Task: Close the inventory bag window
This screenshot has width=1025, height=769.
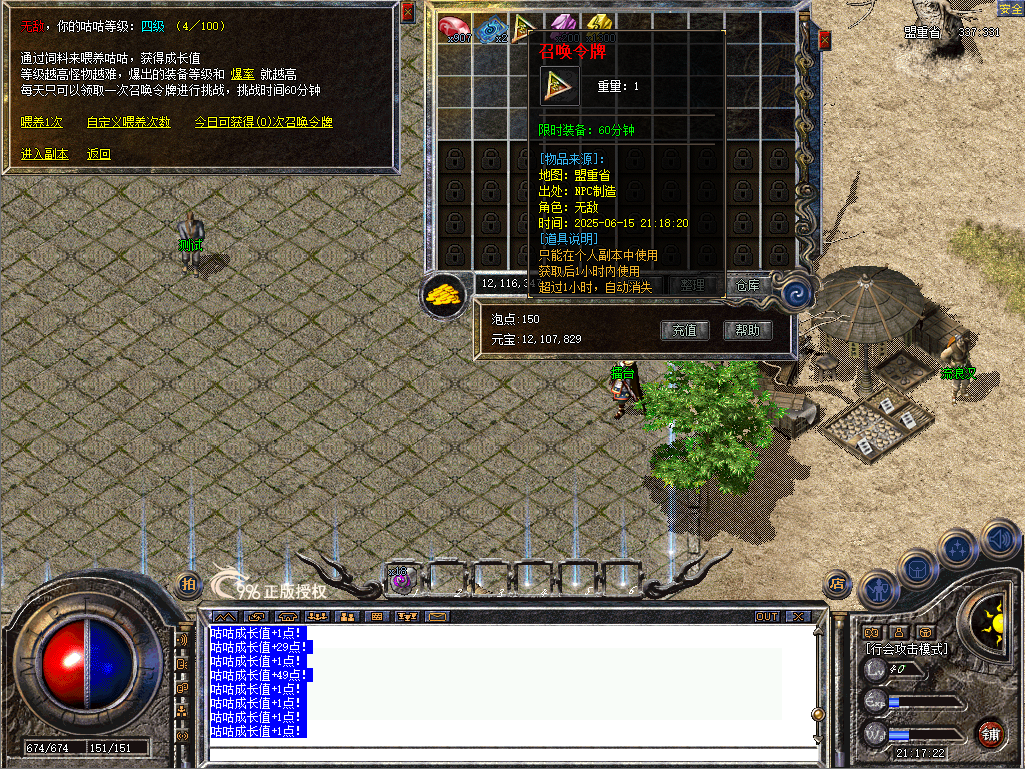Action: point(824,40)
